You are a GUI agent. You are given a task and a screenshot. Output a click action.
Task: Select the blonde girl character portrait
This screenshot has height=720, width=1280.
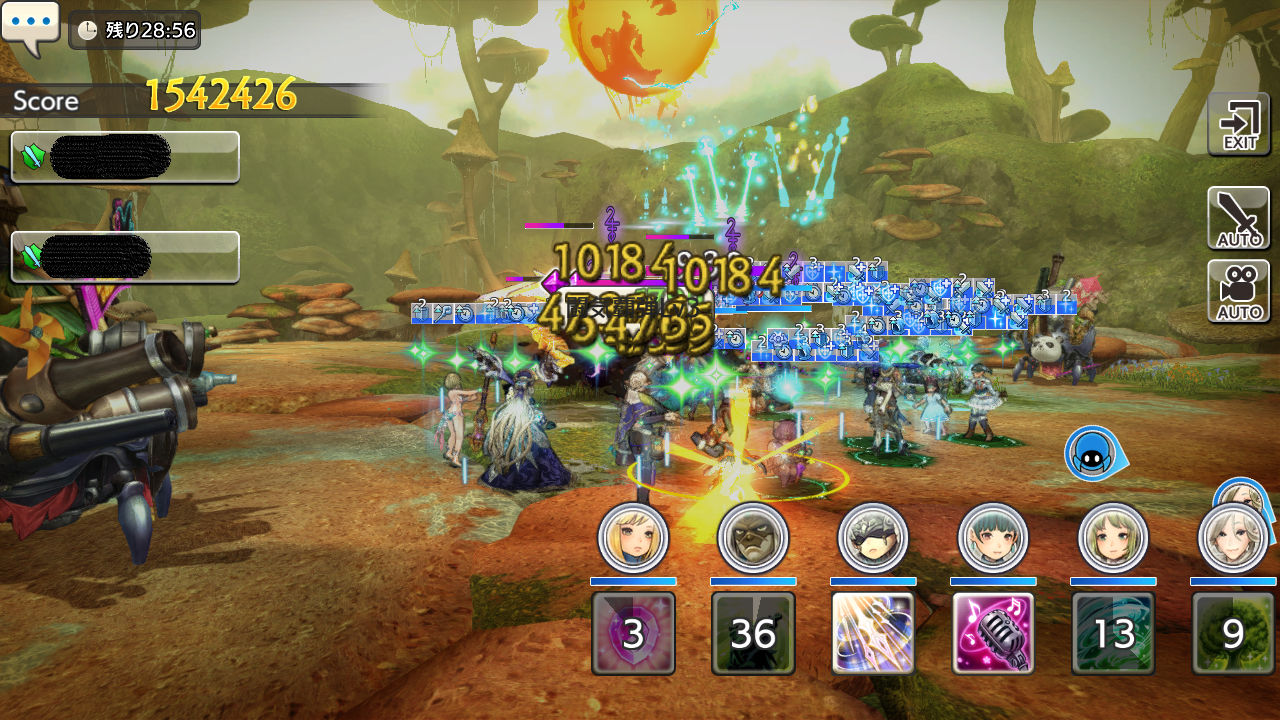633,538
